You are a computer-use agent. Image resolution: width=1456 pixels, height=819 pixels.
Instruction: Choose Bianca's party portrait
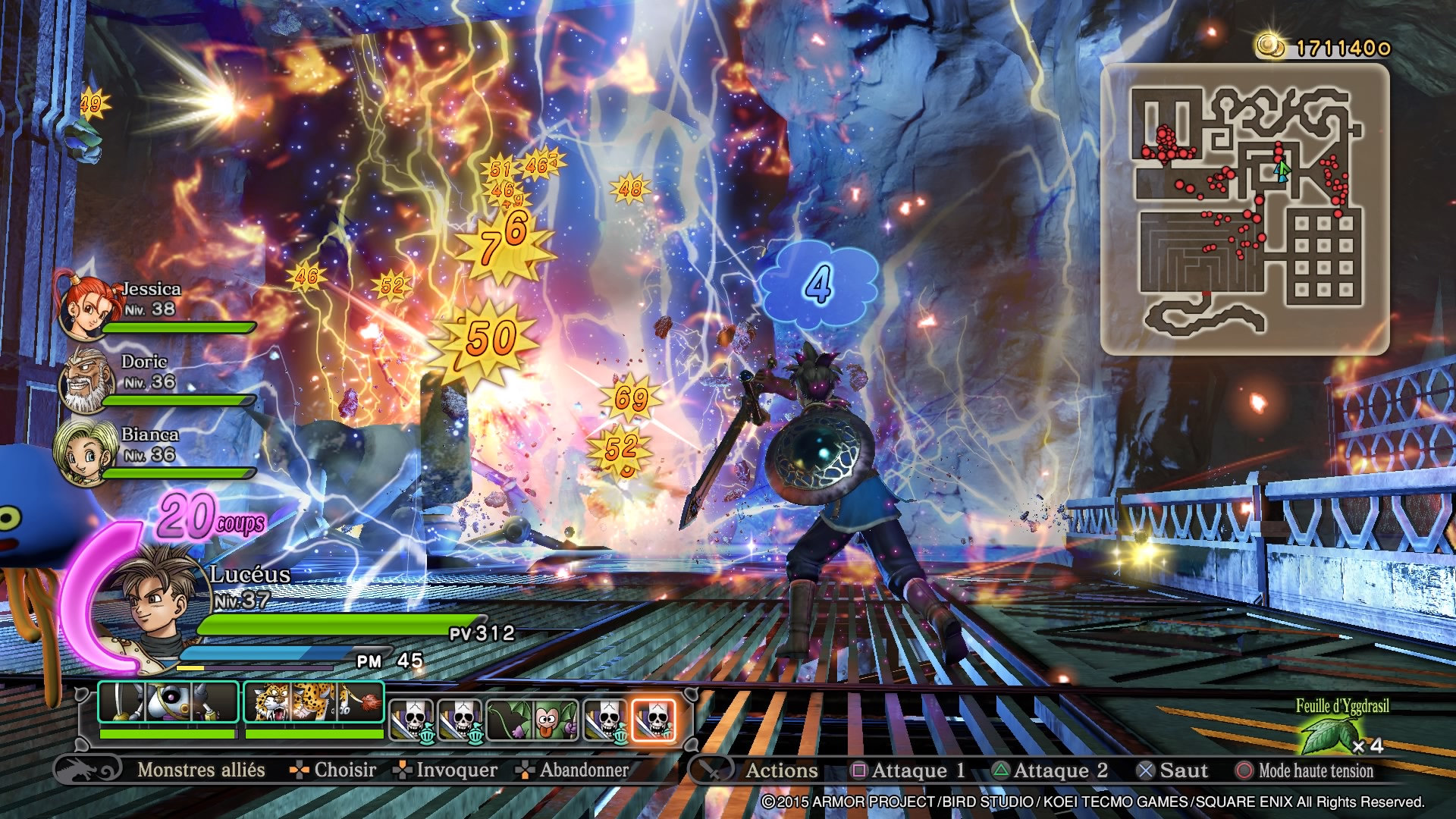click(x=80, y=452)
